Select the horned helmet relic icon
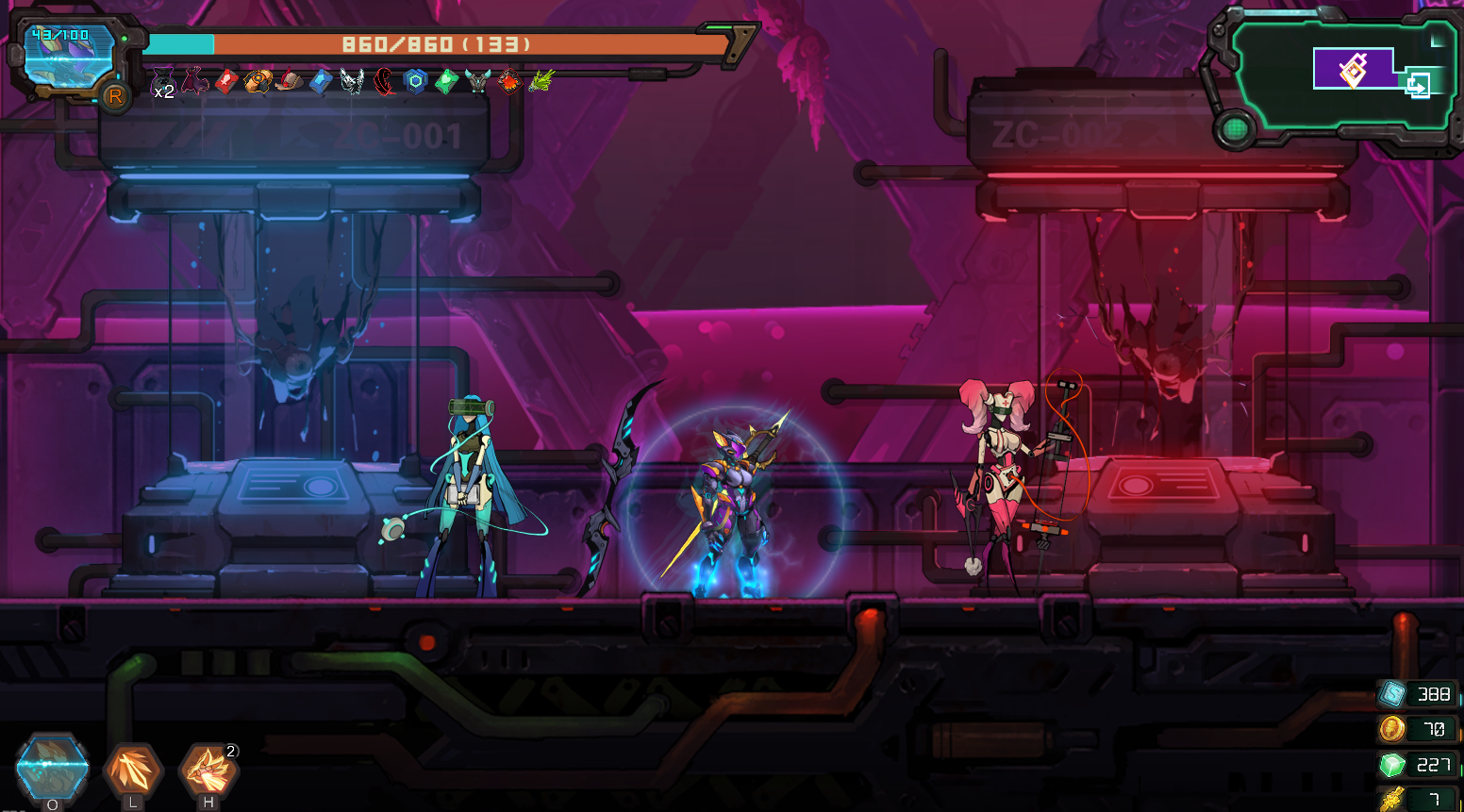The width and height of the screenshot is (1464, 812). pyautogui.click(x=478, y=82)
